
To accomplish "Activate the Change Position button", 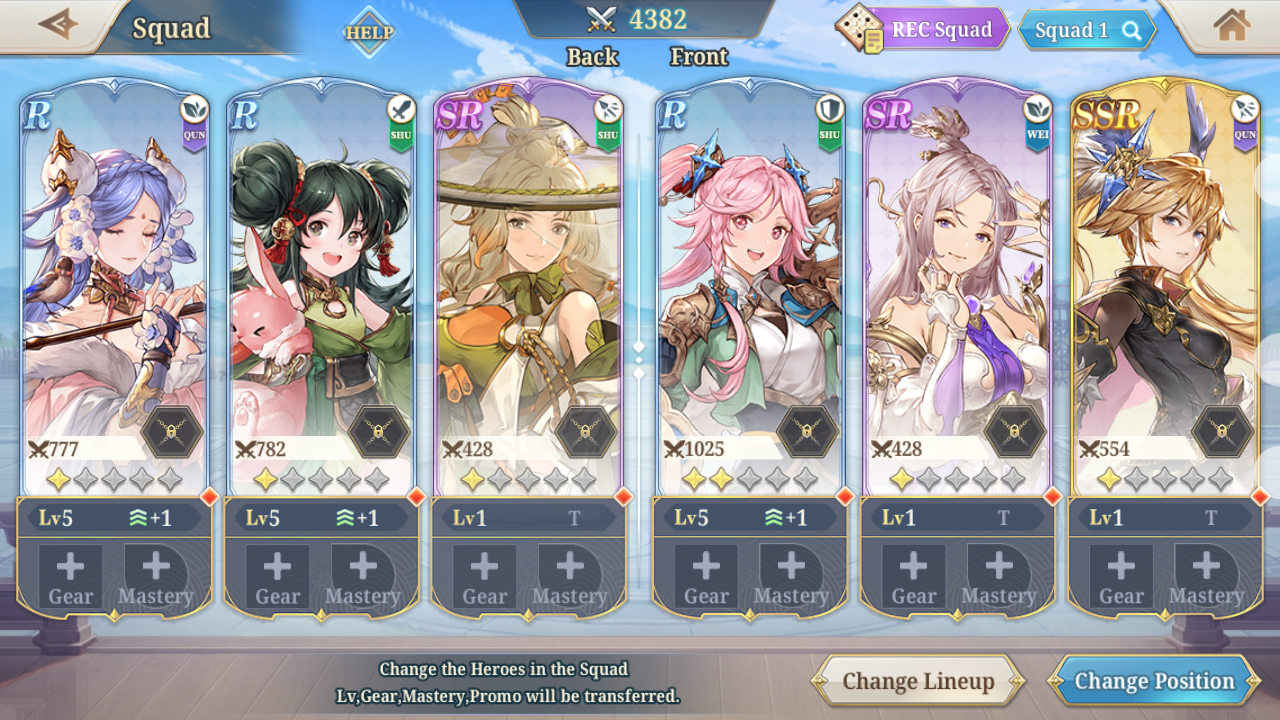I will (1154, 682).
